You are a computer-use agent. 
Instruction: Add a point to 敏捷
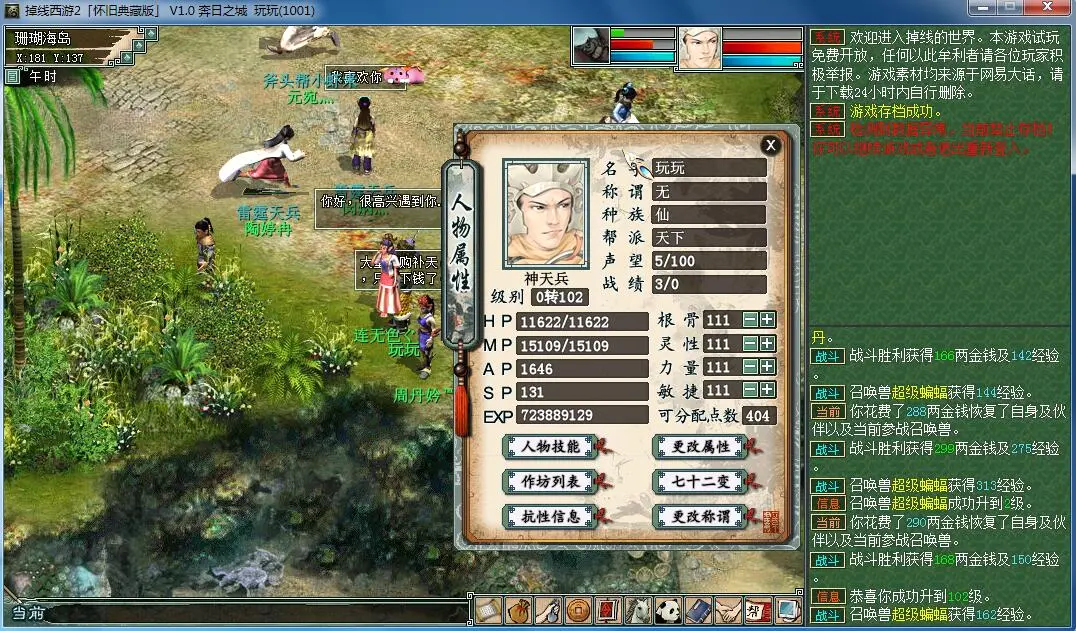point(767,390)
